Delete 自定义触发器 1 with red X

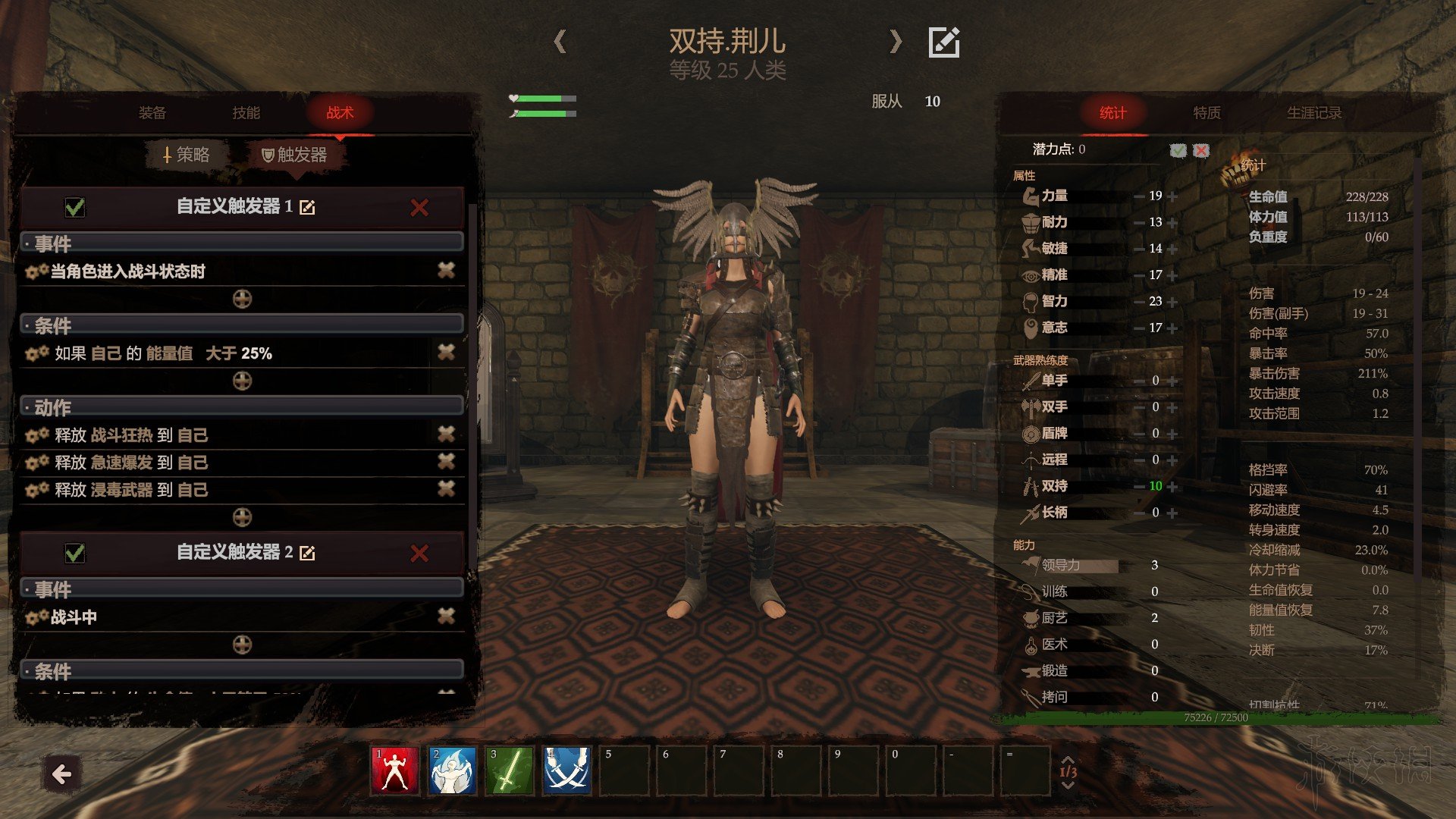click(x=419, y=208)
